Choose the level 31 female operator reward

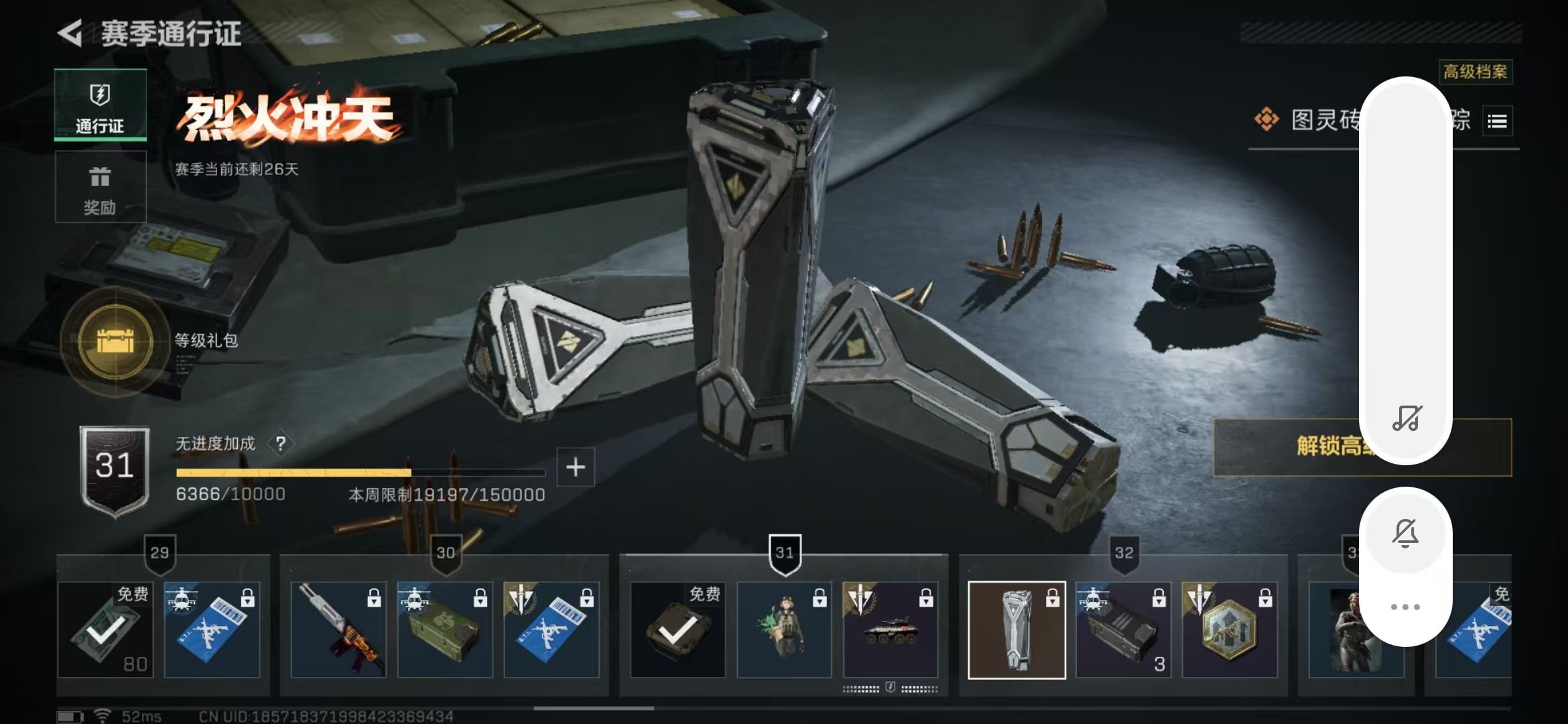(784, 629)
